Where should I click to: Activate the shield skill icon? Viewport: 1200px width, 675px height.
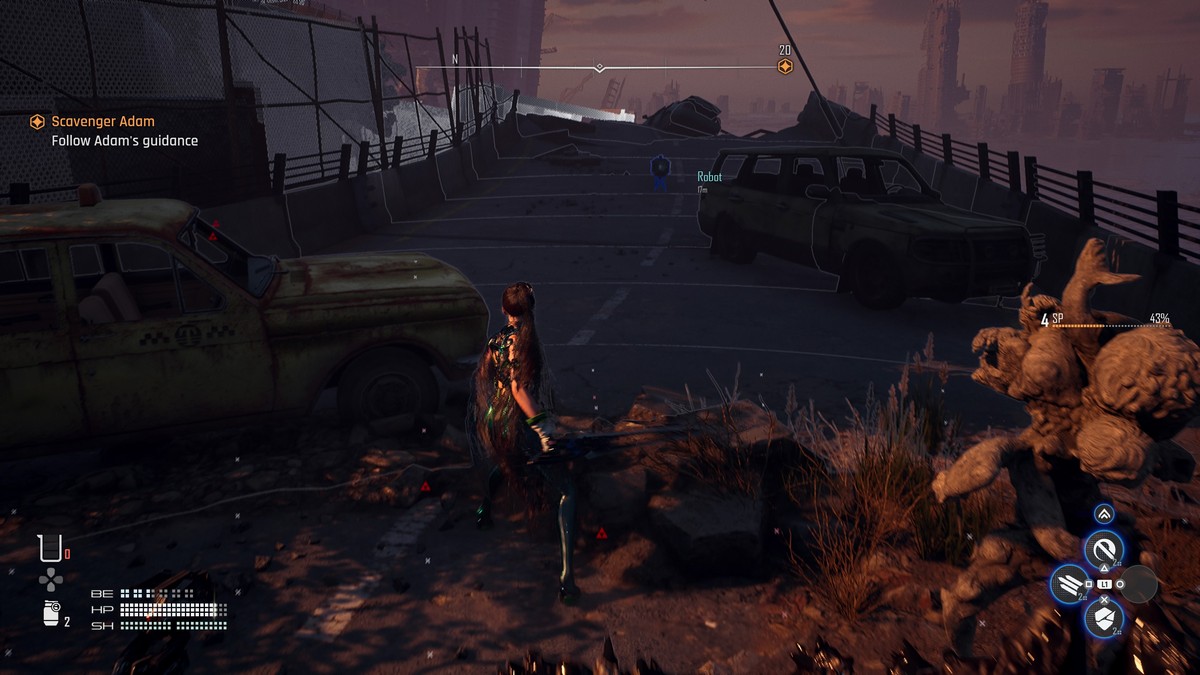(1104, 618)
